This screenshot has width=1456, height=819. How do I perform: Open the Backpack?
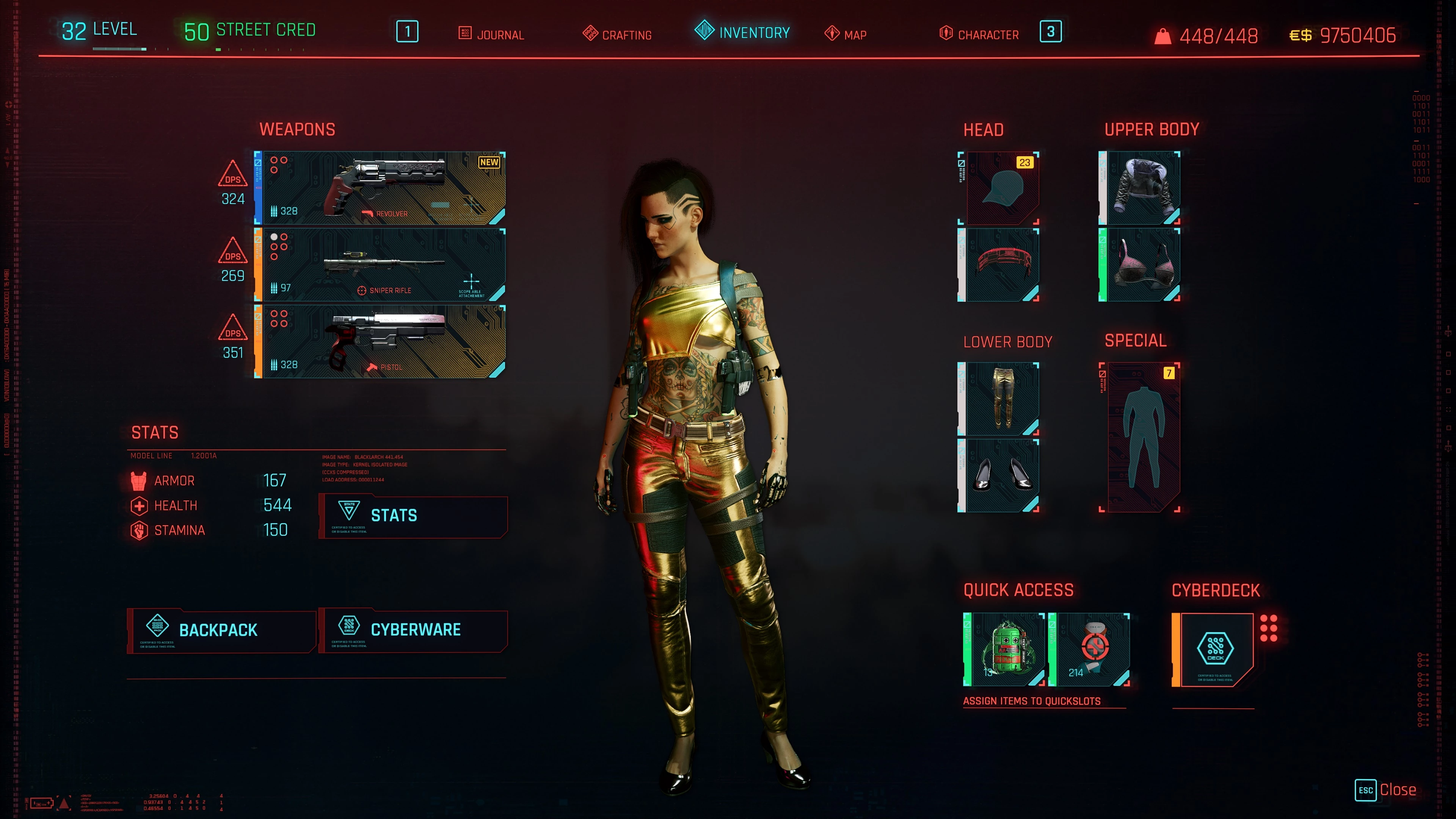[221, 630]
